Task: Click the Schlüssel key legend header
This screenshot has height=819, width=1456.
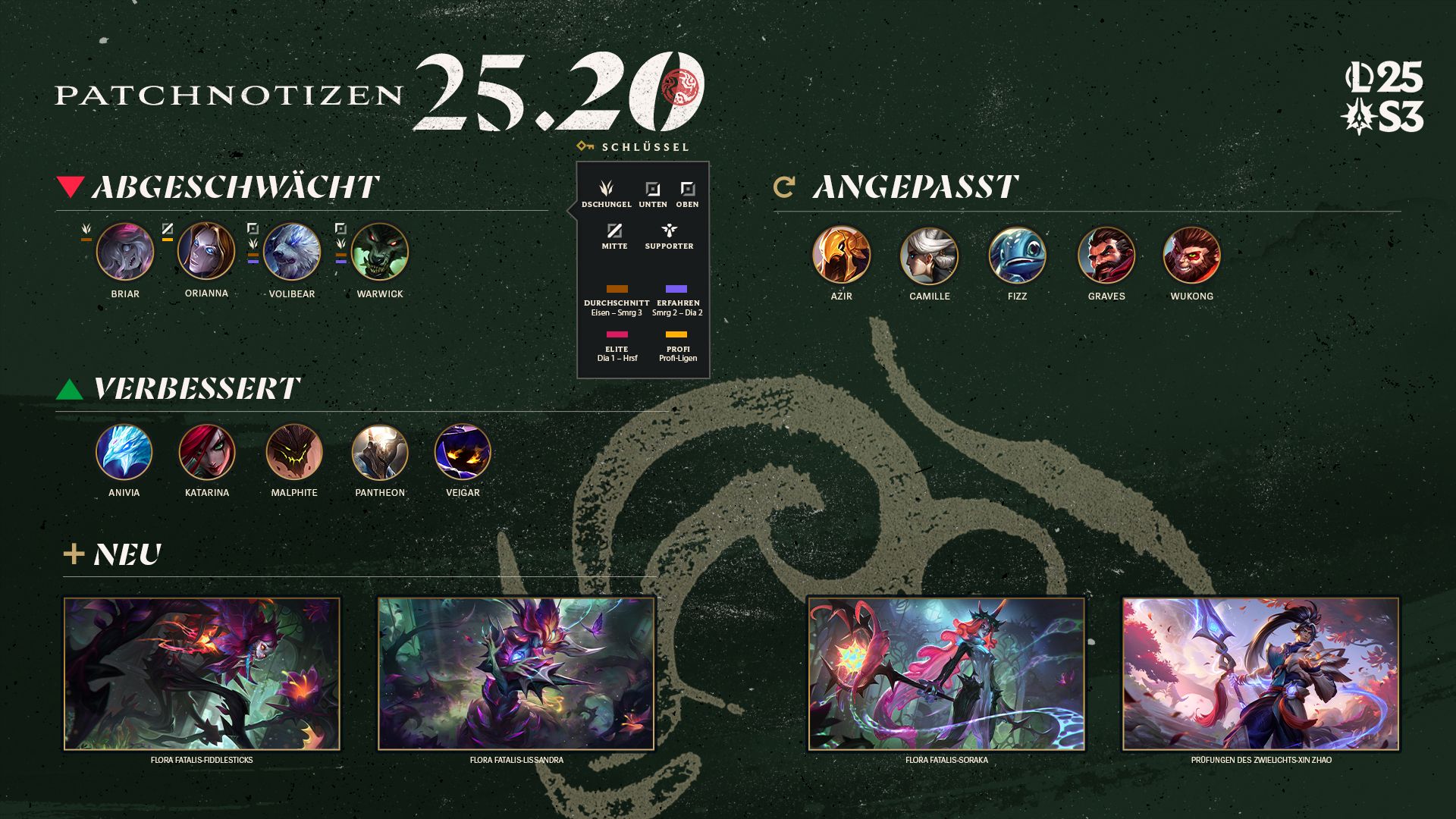Action: click(x=634, y=146)
